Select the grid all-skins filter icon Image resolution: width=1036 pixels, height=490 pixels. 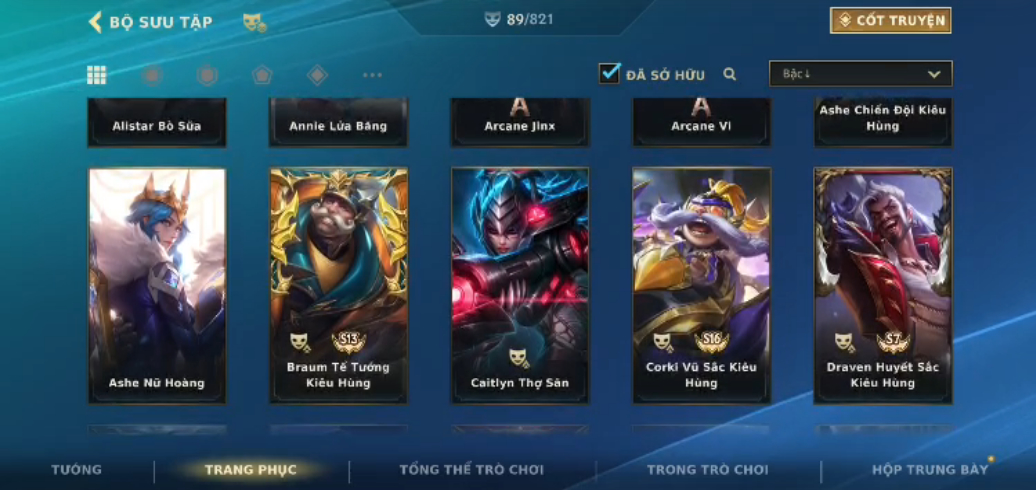tap(97, 75)
